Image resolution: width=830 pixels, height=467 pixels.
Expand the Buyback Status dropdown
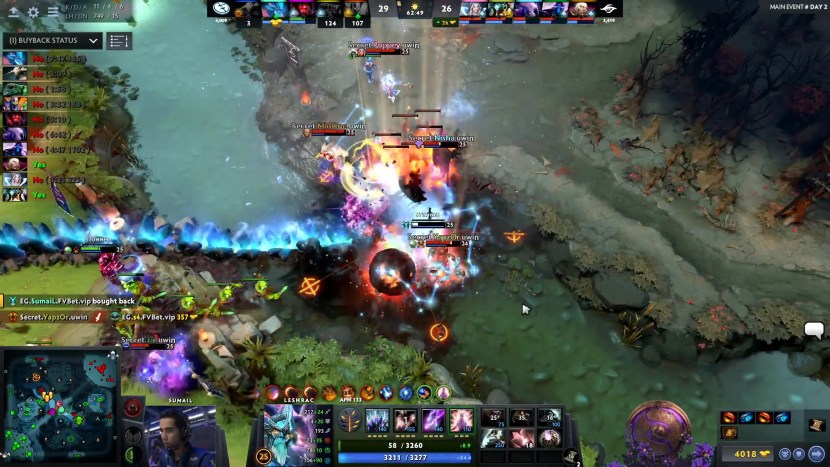click(x=94, y=41)
